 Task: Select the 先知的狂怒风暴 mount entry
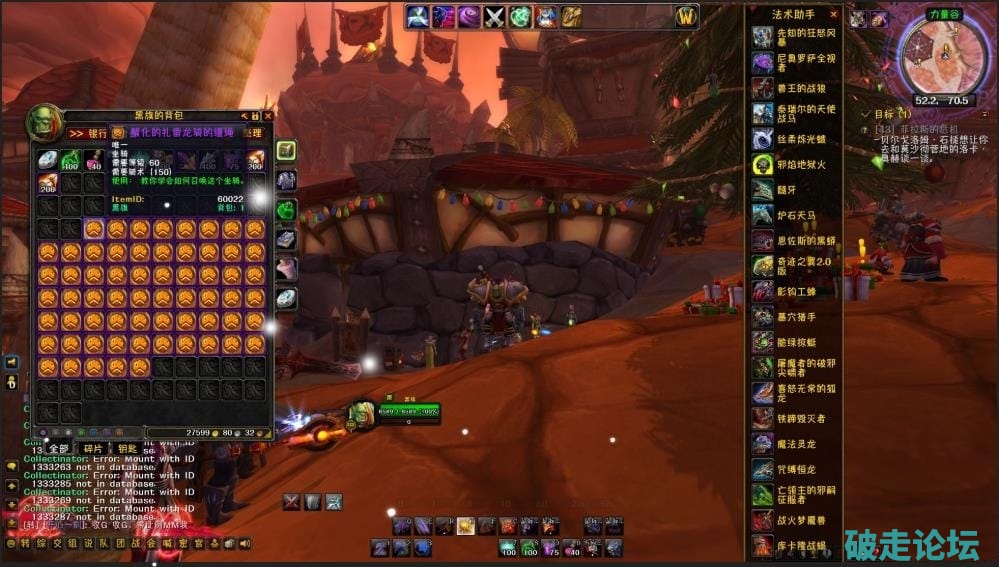(794, 36)
